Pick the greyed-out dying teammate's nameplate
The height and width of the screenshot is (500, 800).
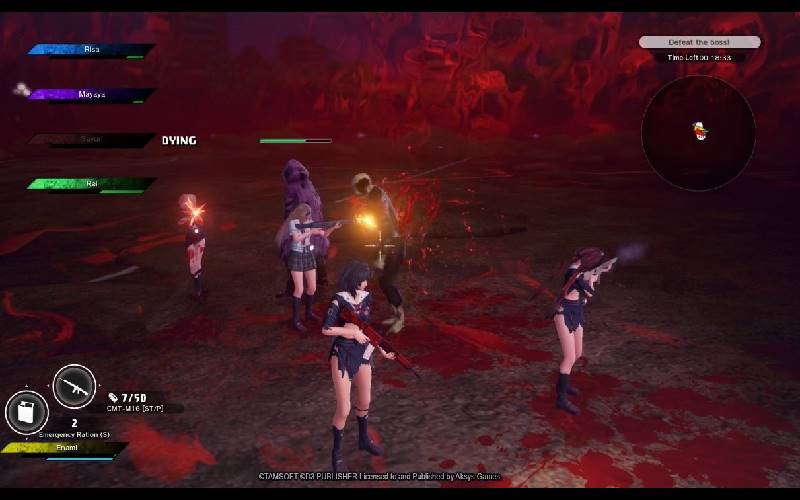tap(91, 140)
